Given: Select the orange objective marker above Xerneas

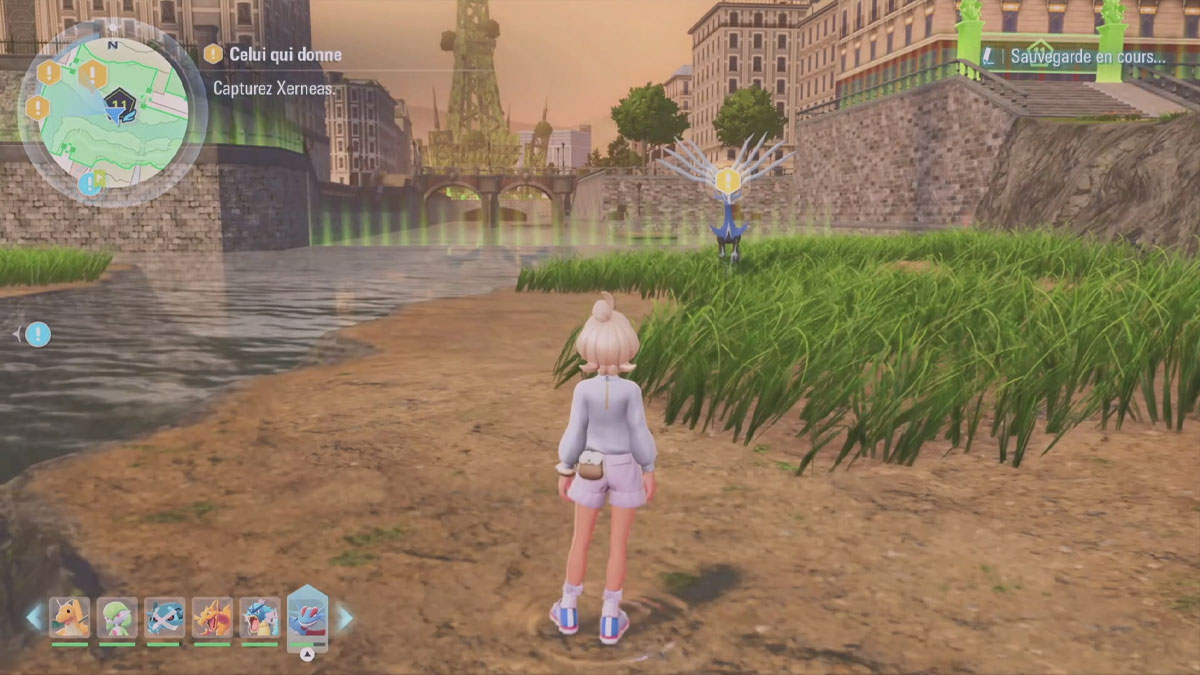Looking at the screenshot, I should pos(728,181).
